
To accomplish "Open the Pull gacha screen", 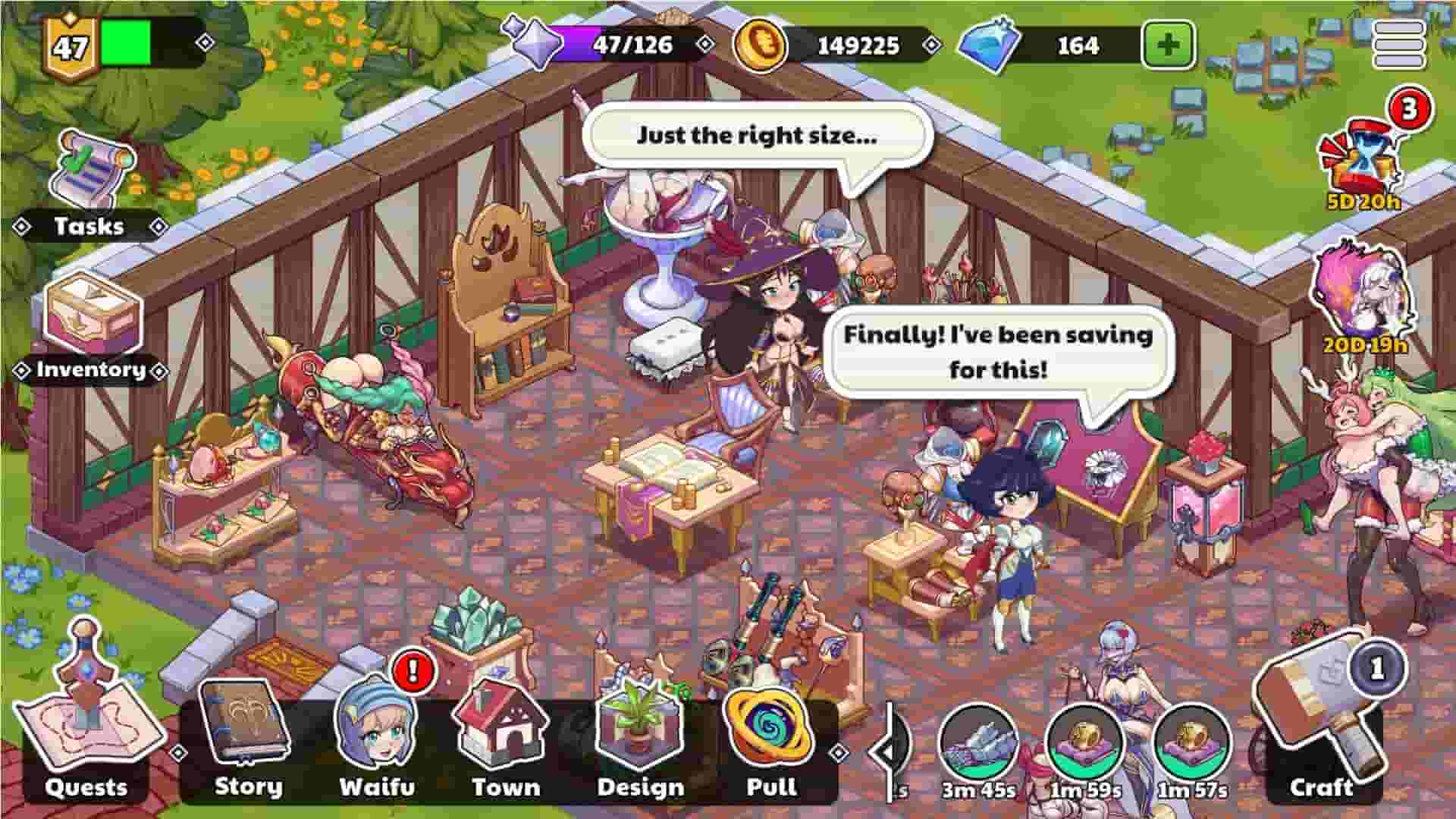I will (772, 728).
